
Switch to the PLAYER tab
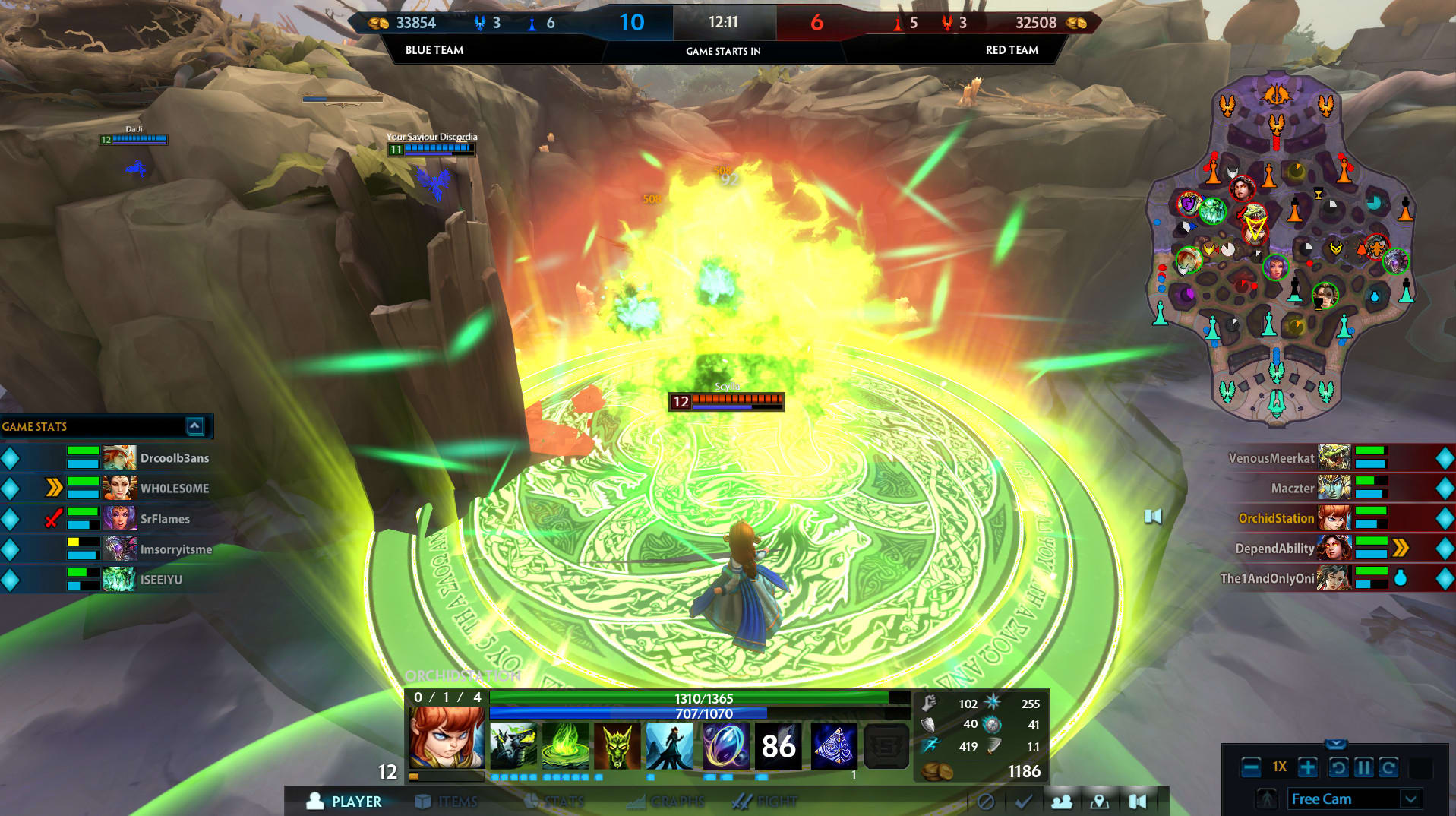coord(344,802)
